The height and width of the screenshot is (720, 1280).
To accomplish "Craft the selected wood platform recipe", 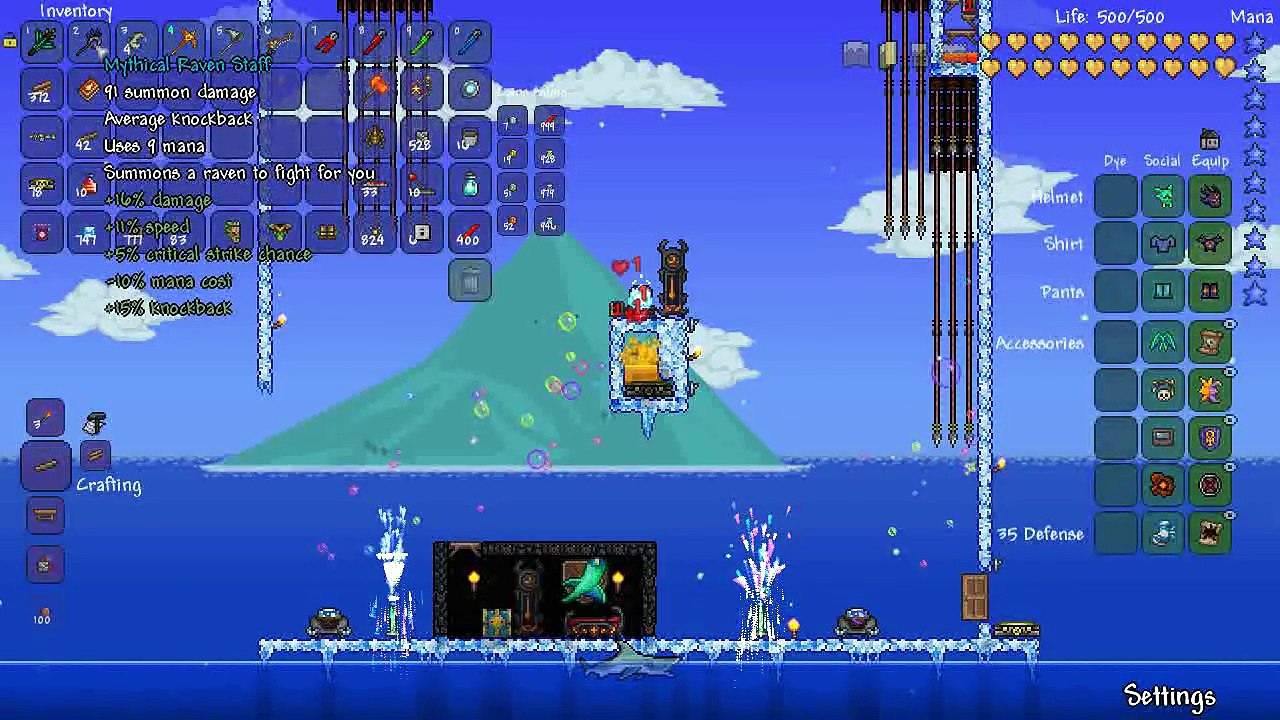I will click(x=46, y=466).
